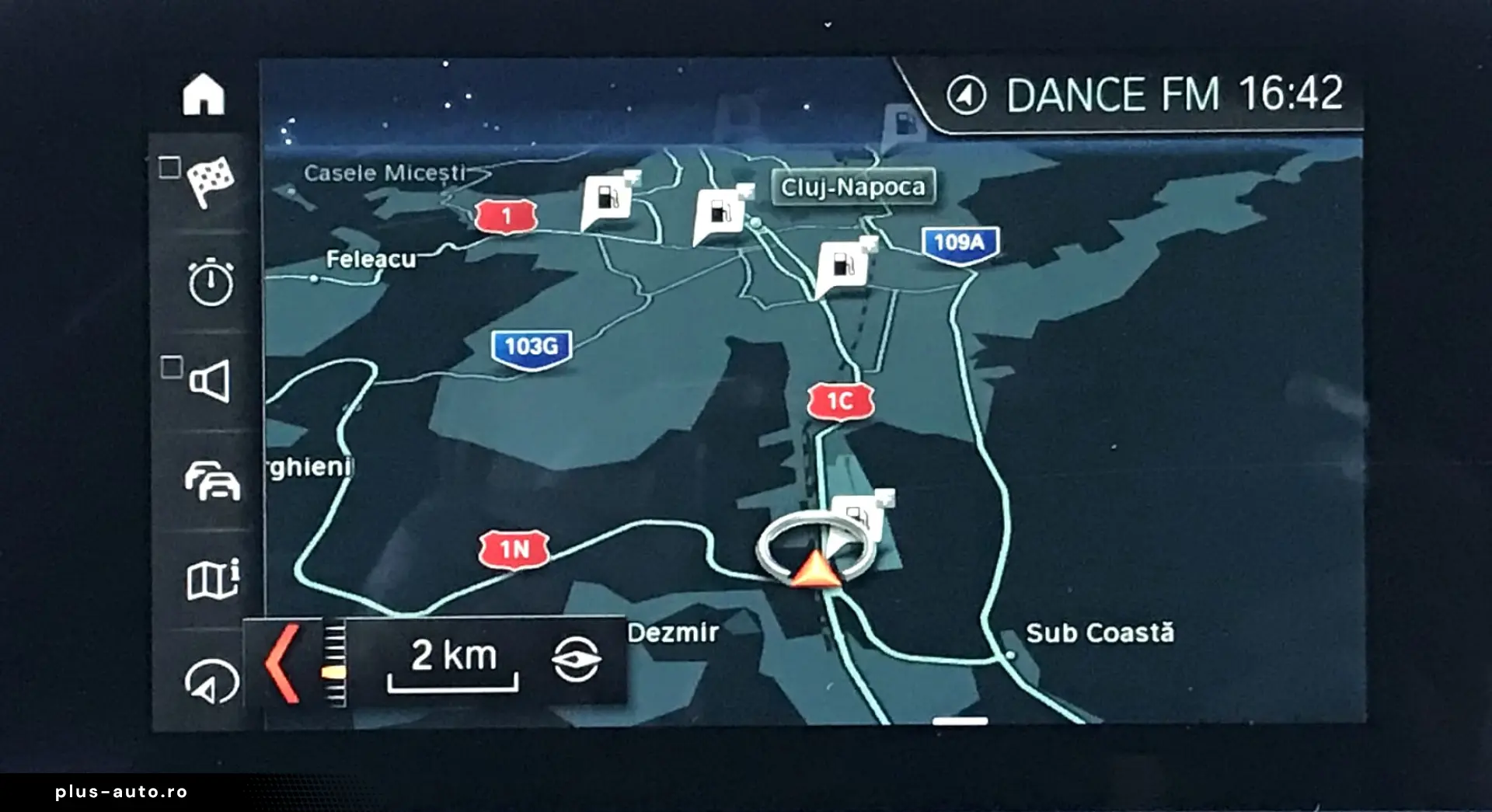Toggle the speaker voice guidance icon
Screen dimensions: 1492x812
(x=208, y=381)
